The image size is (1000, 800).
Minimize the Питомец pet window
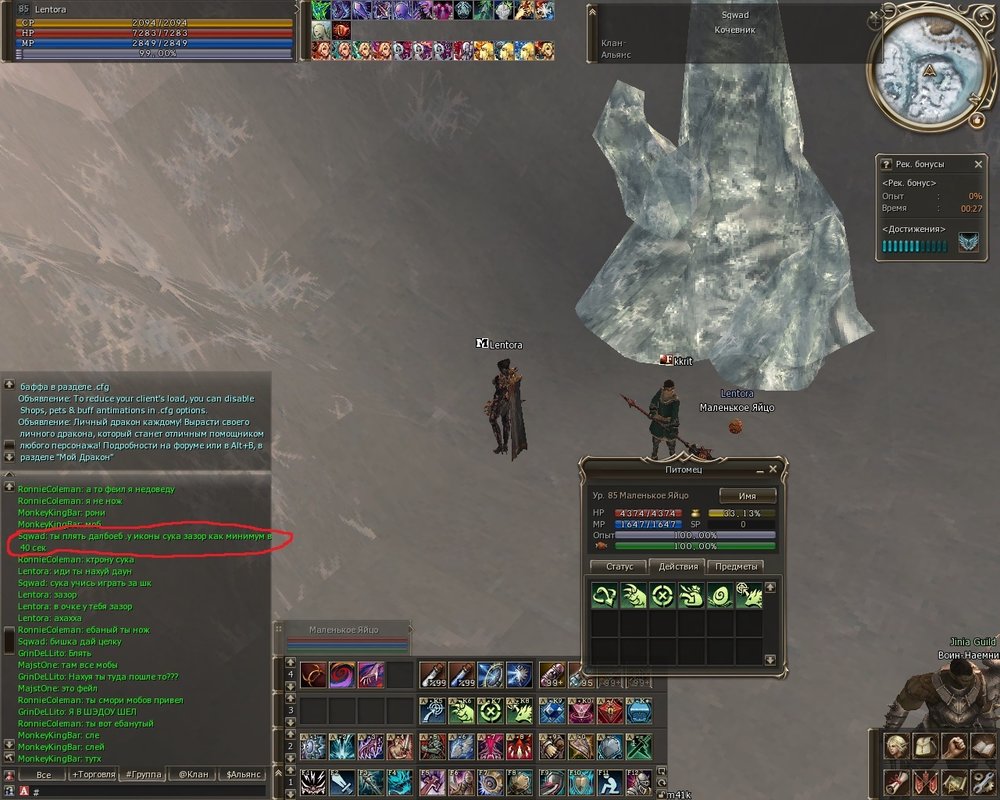tap(759, 468)
